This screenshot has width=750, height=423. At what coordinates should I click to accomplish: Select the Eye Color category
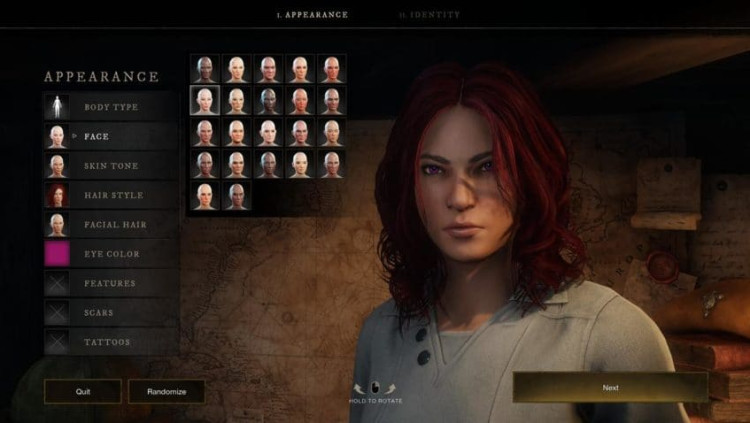(x=110, y=254)
